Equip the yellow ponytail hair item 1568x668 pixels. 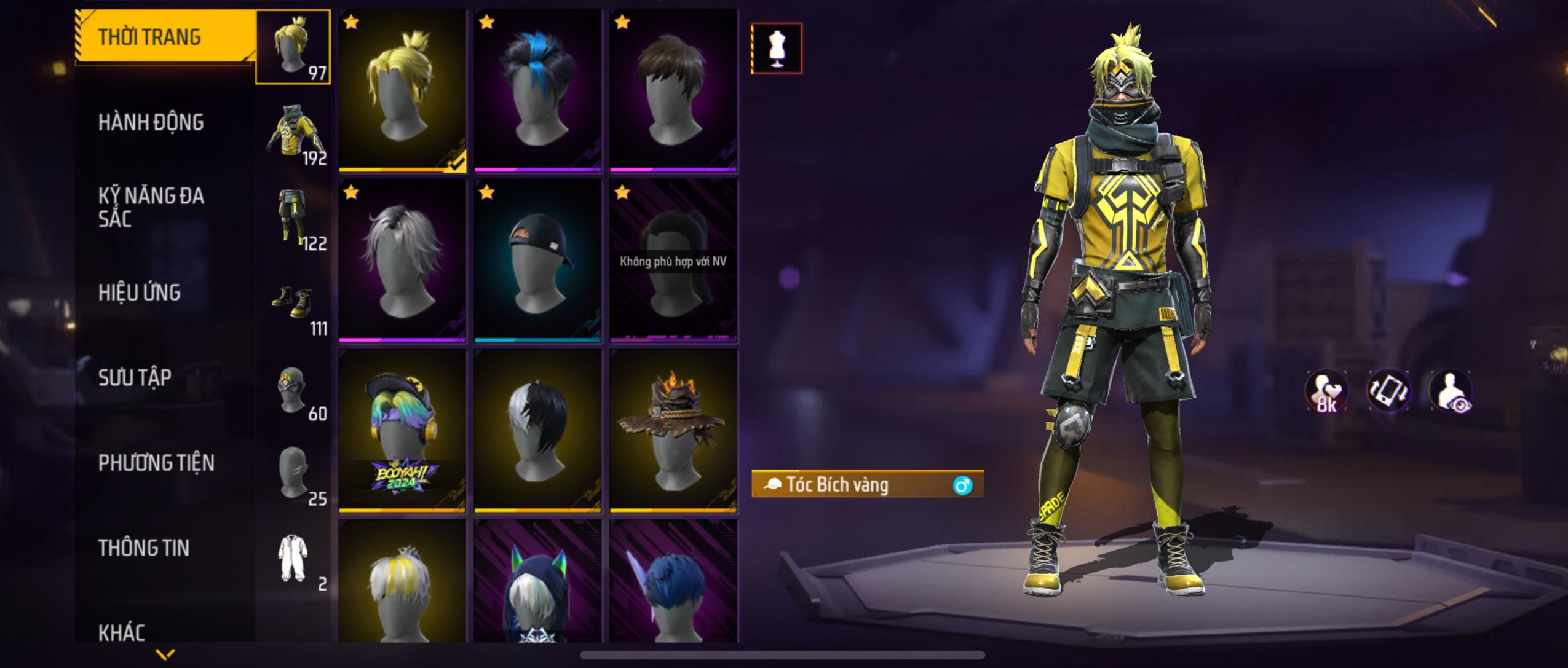[403, 90]
